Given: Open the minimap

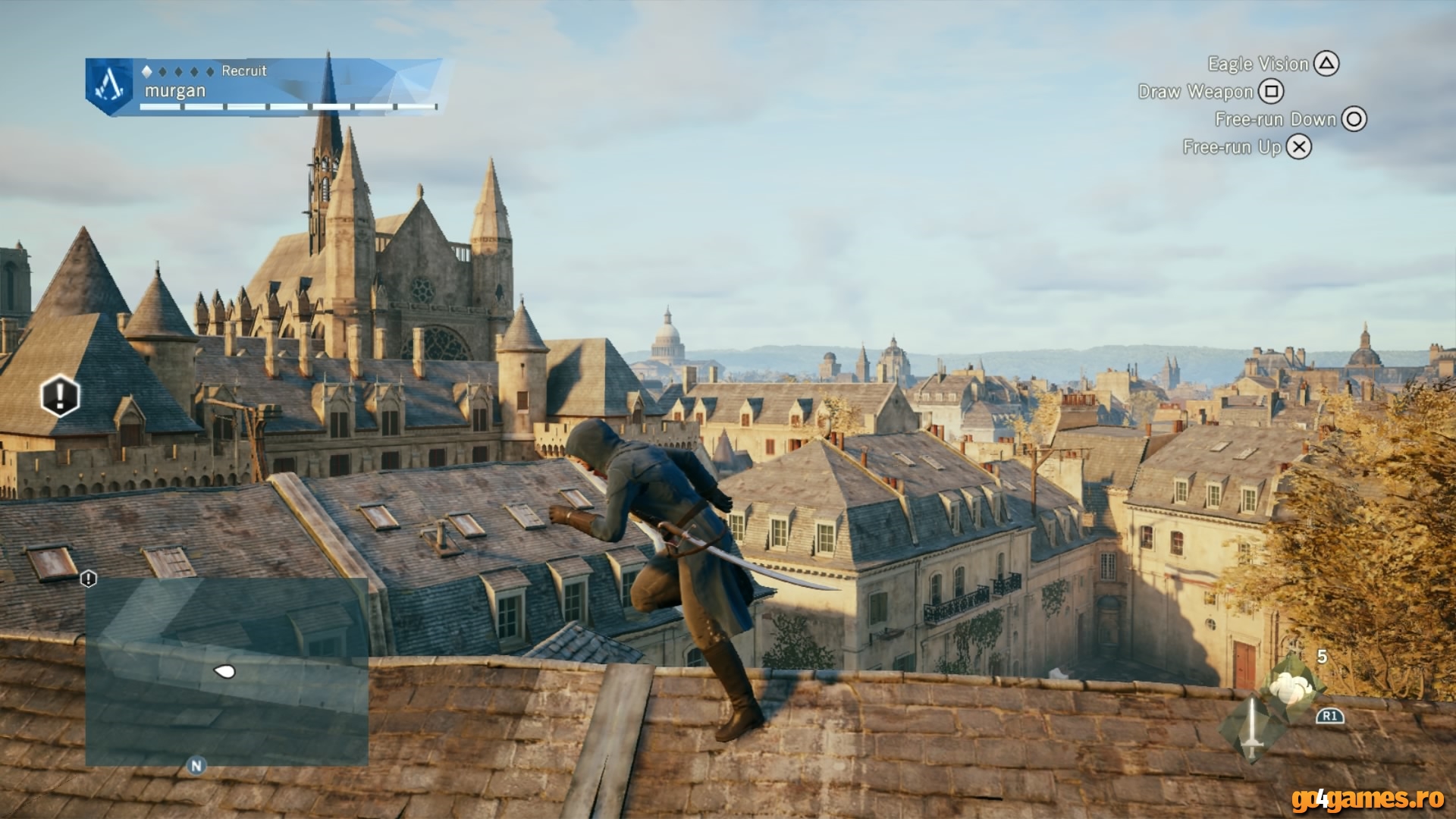Looking at the screenshot, I should (227, 671).
